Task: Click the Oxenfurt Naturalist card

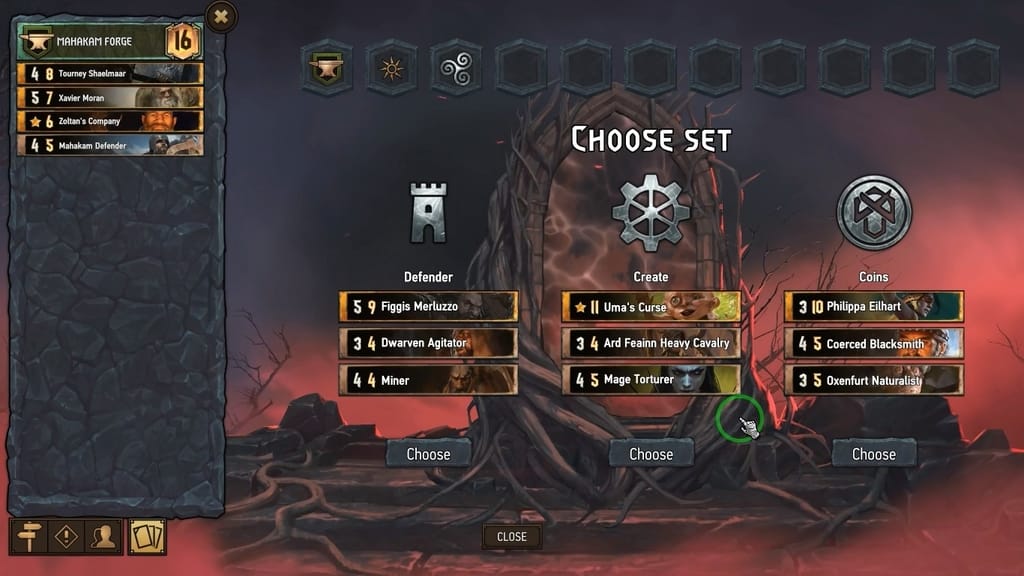Action: click(x=873, y=380)
